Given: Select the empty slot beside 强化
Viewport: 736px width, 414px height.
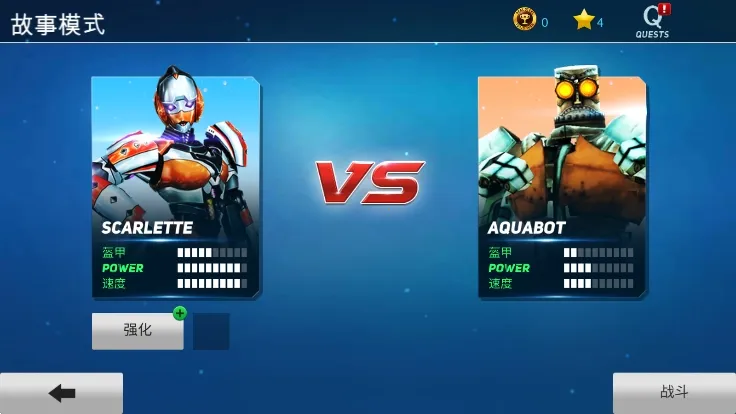Looking at the screenshot, I should pyautogui.click(x=211, y=332).
